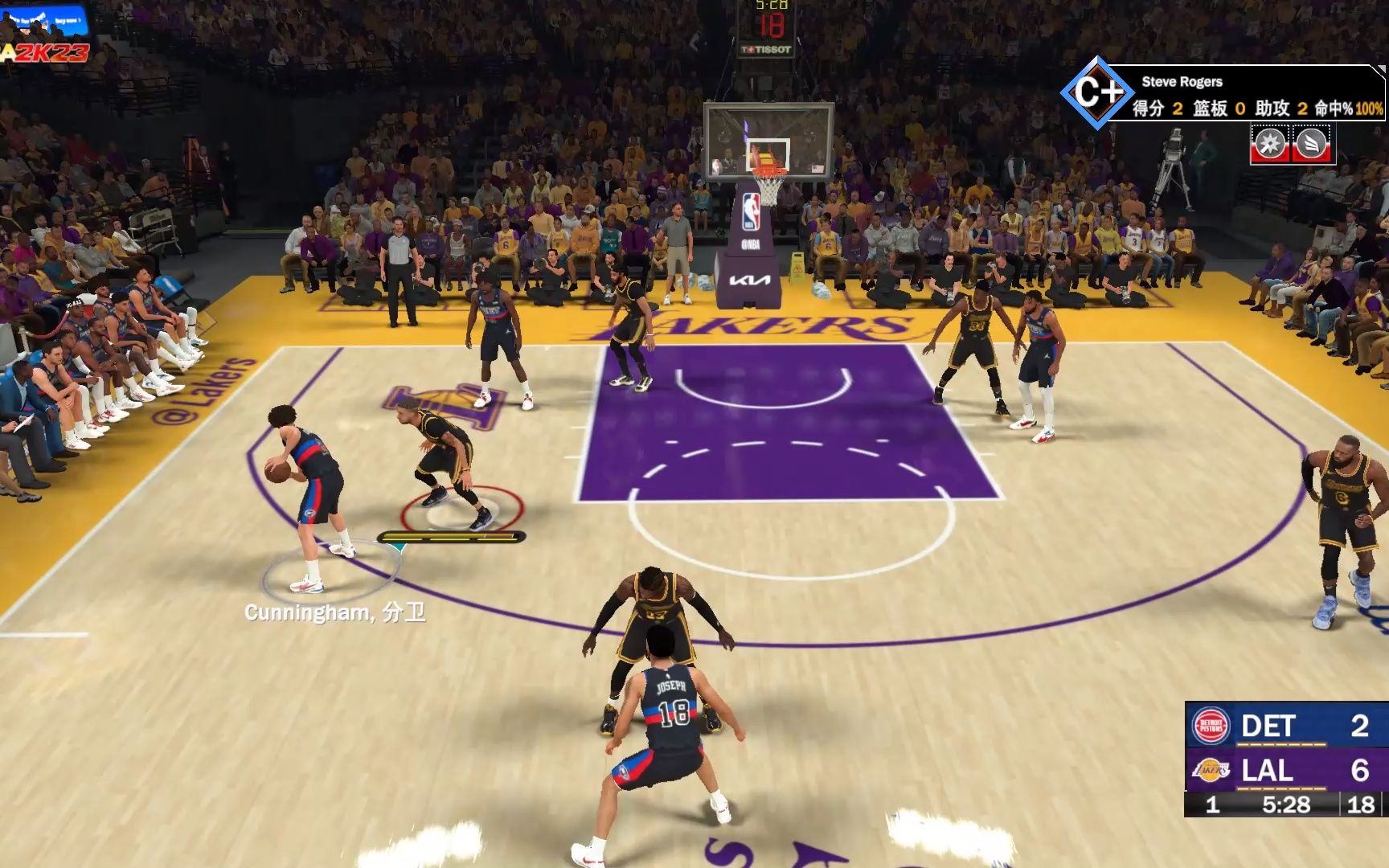This screenshot has height=868, width=1389.
Task: Expand the shot clock display showing 18
Action: (x=1362, y=805)
